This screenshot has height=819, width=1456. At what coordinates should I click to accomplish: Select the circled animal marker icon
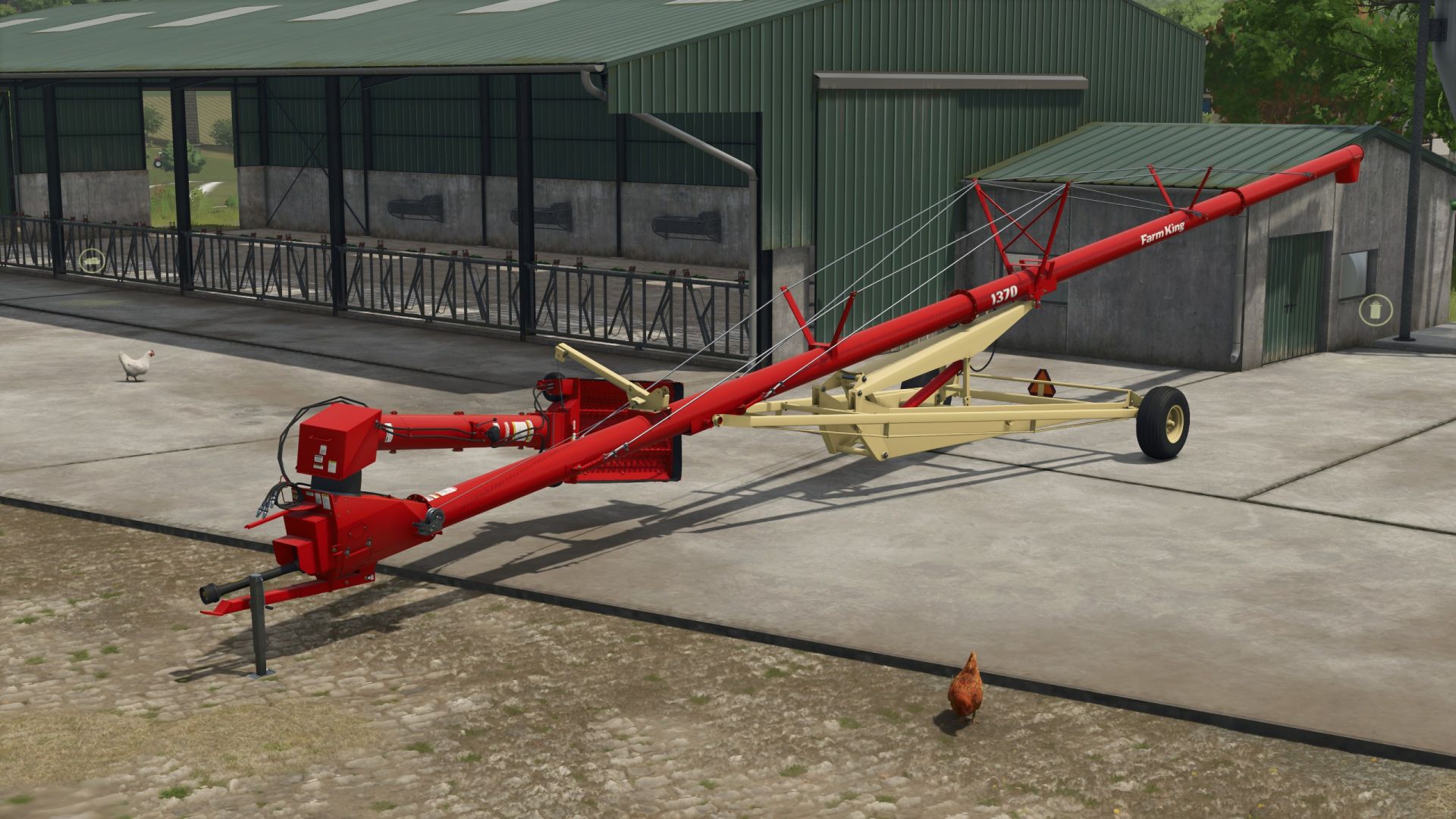[x=92, y=261]
